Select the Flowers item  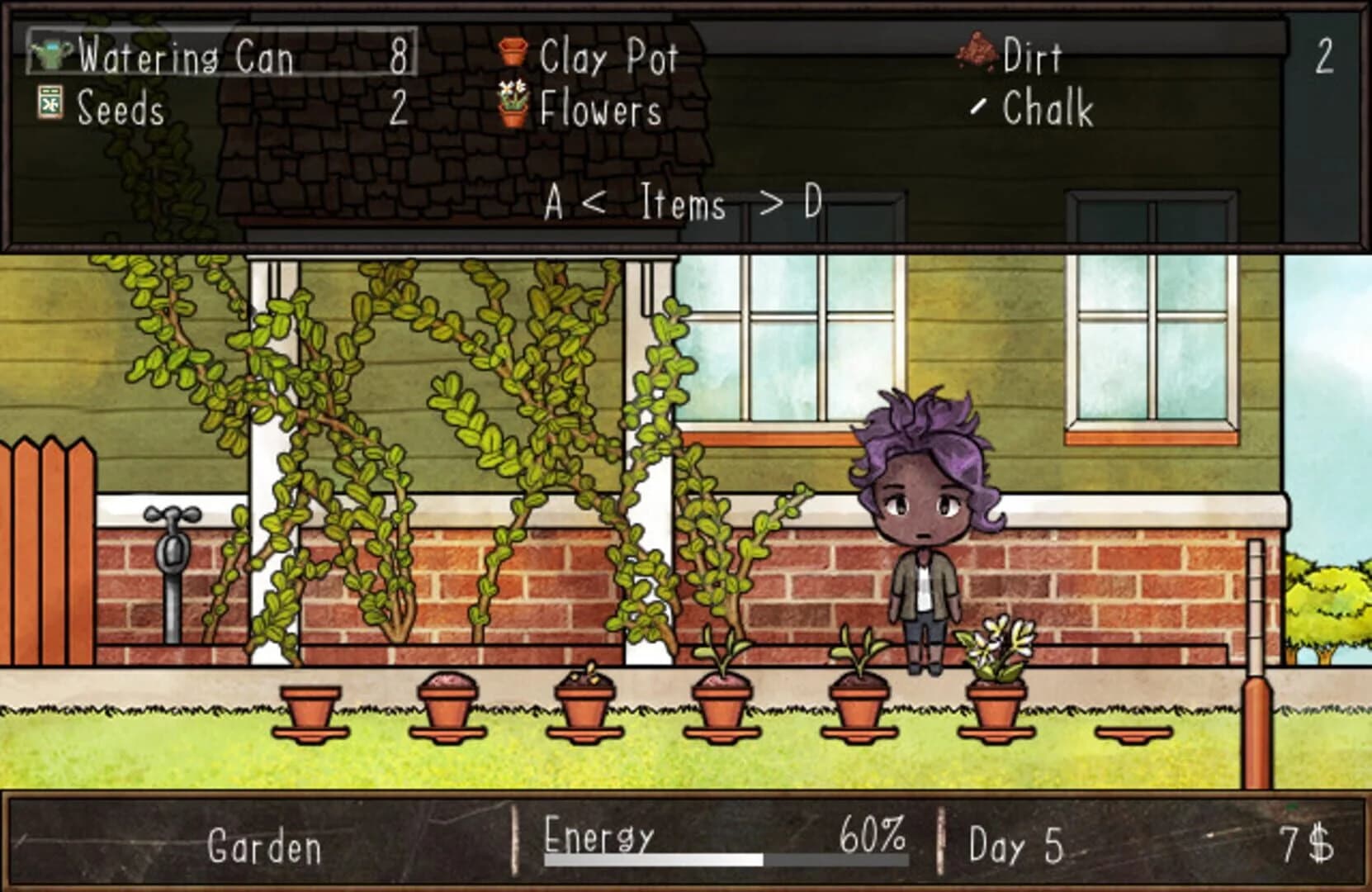coord(598,110)
